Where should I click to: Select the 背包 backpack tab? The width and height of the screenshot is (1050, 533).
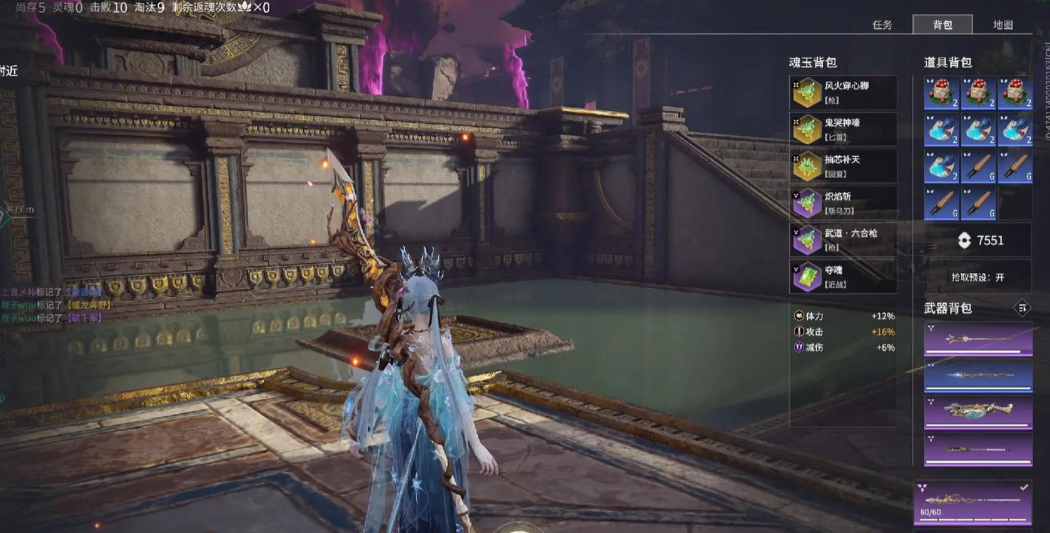pyautogui.click(x=942, y=25)
